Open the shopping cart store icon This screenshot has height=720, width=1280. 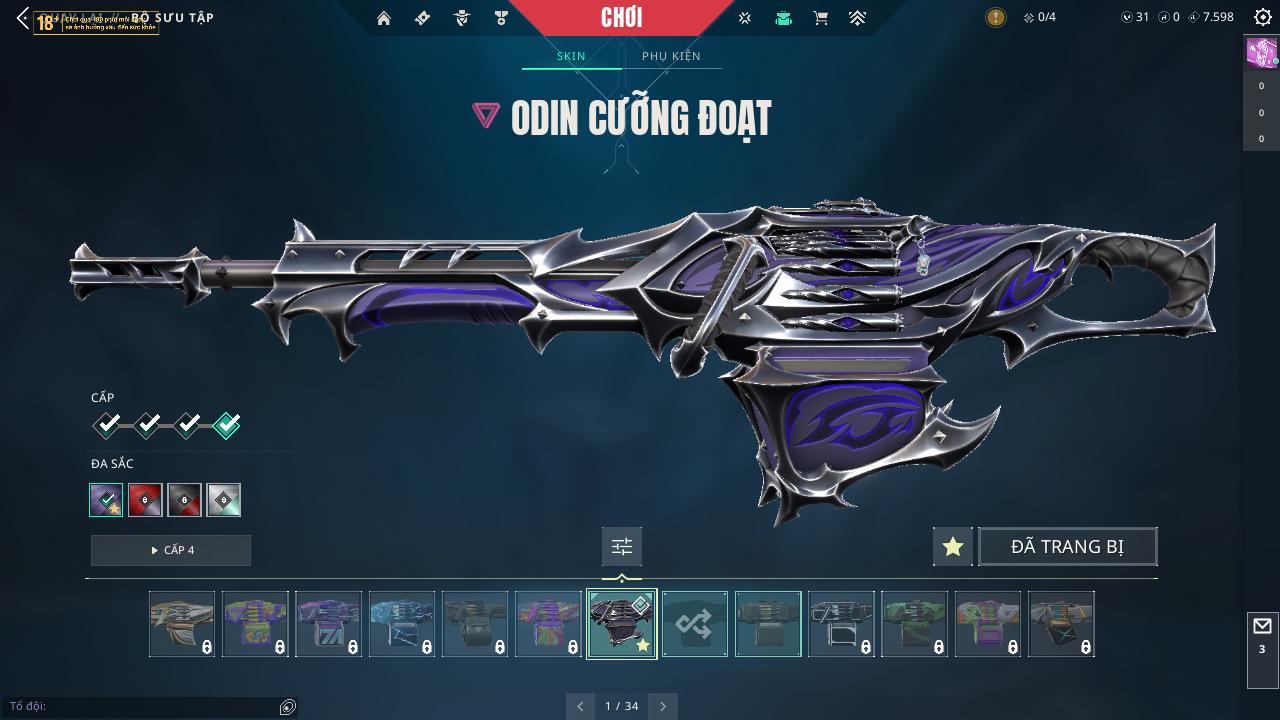pos(821,18)
